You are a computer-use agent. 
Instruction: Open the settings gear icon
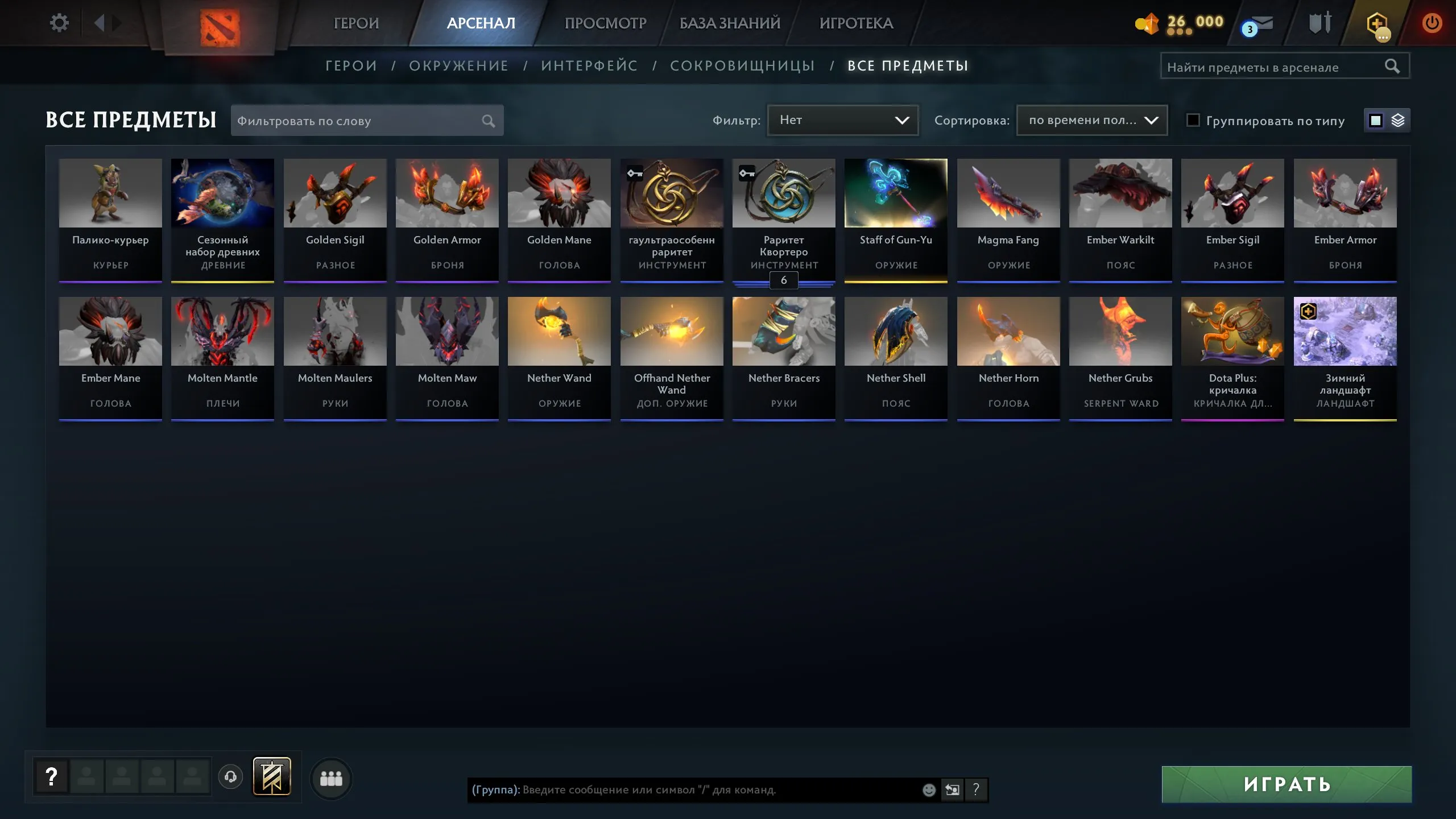coord(59,22)
